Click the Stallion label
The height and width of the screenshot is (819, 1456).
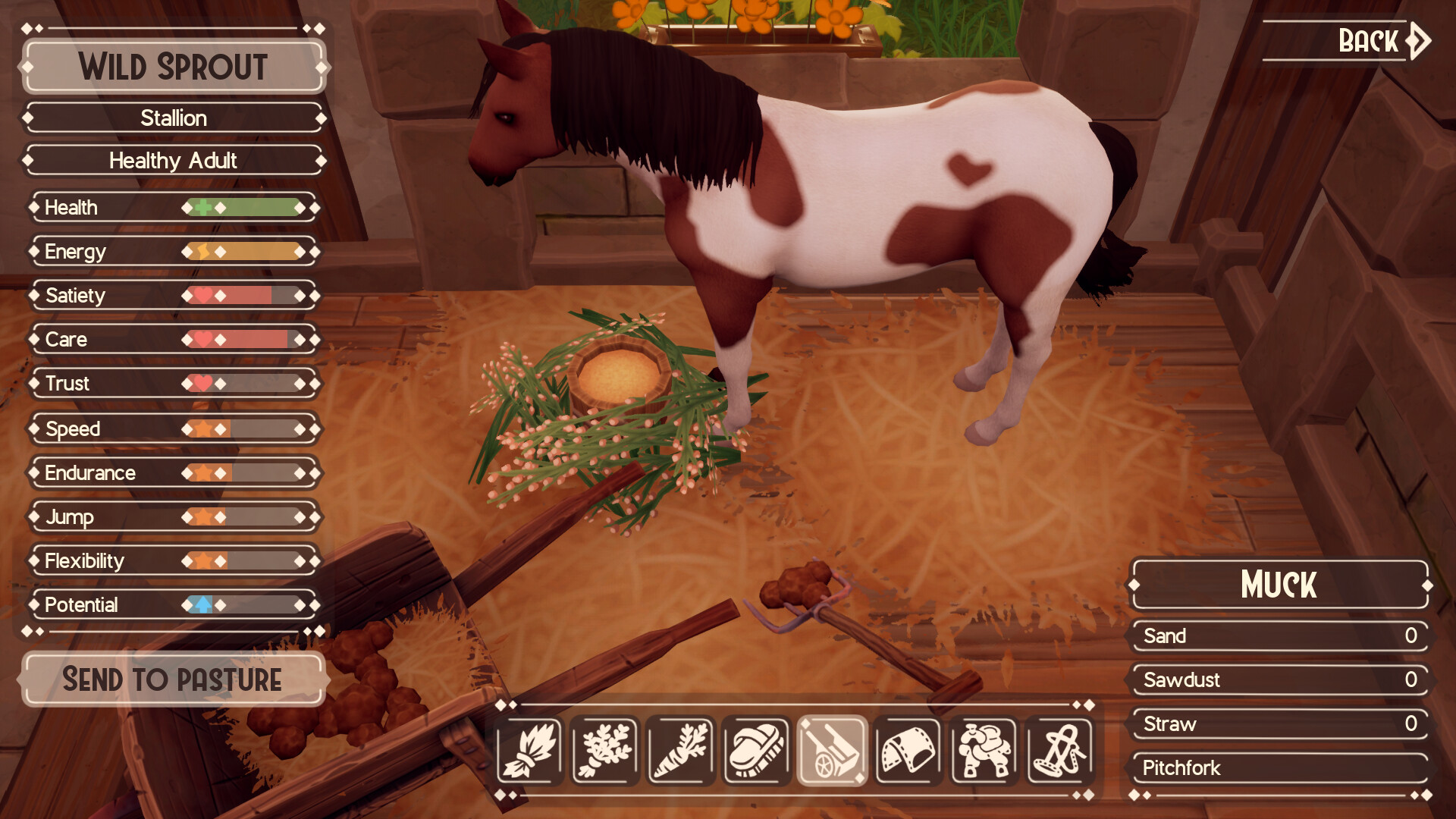pyautogui.click(x=173, y=118)
